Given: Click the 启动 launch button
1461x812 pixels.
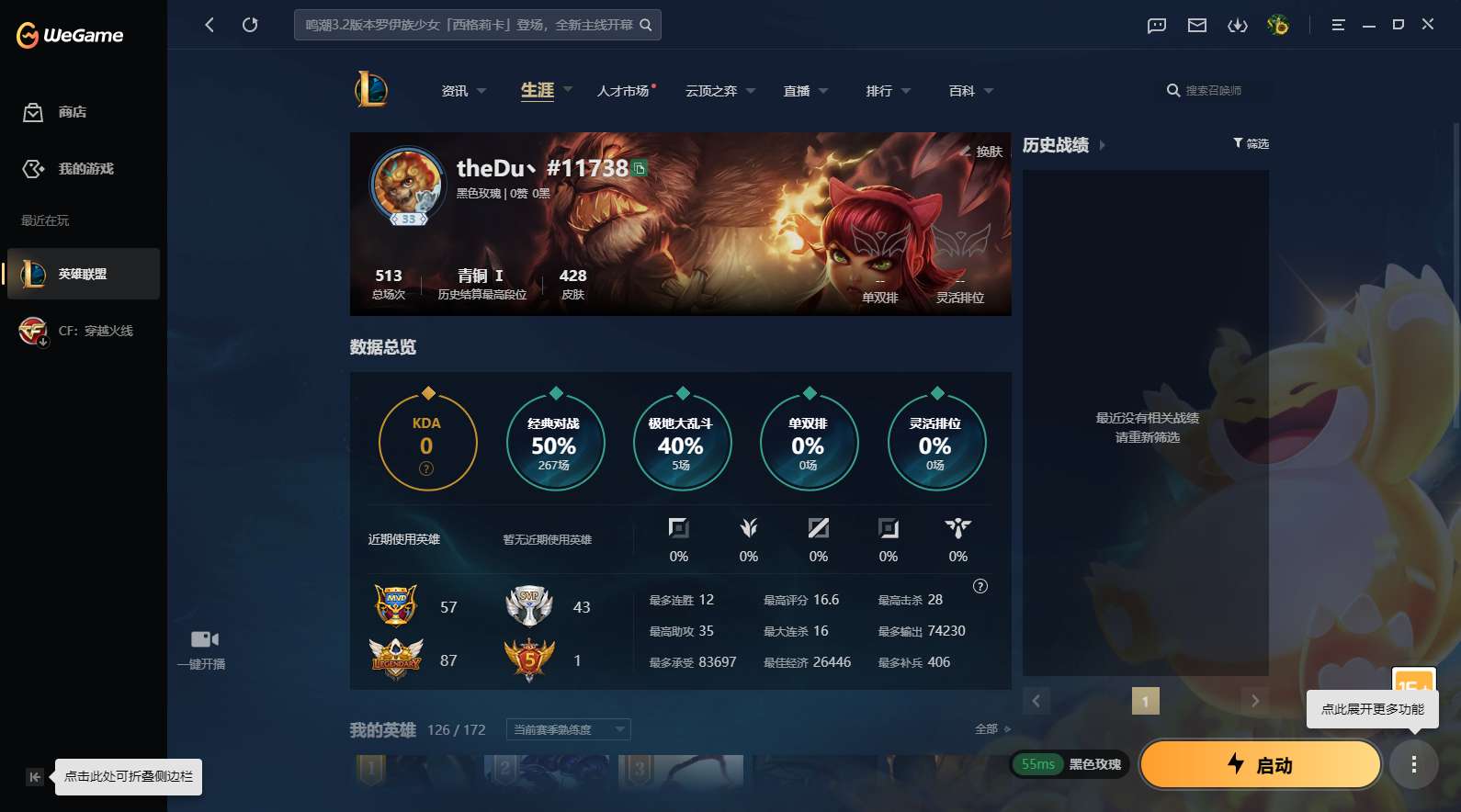Looking at the screenshot, I should coord(1260,764).
